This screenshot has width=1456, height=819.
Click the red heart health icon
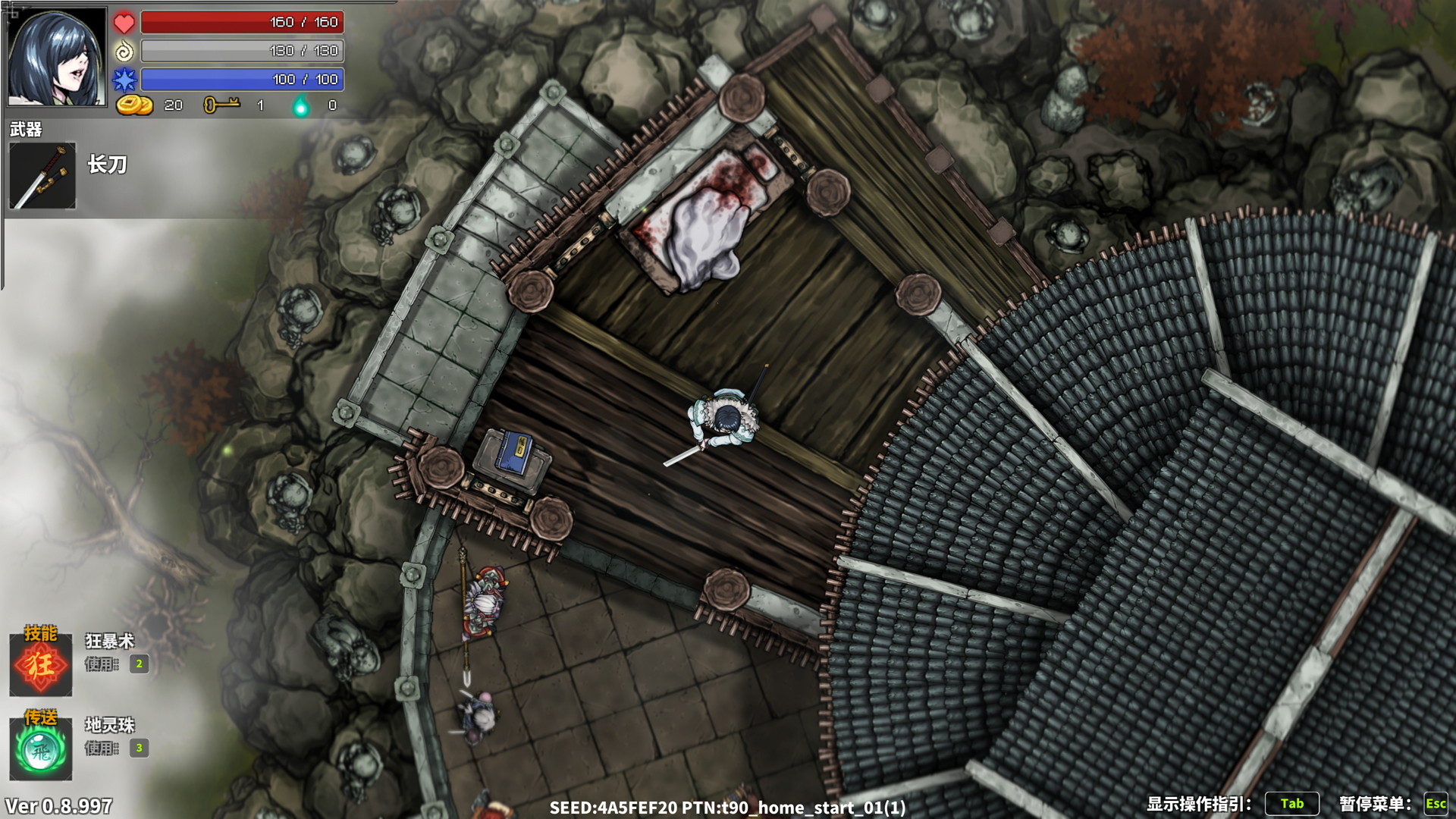click(124, 22)
